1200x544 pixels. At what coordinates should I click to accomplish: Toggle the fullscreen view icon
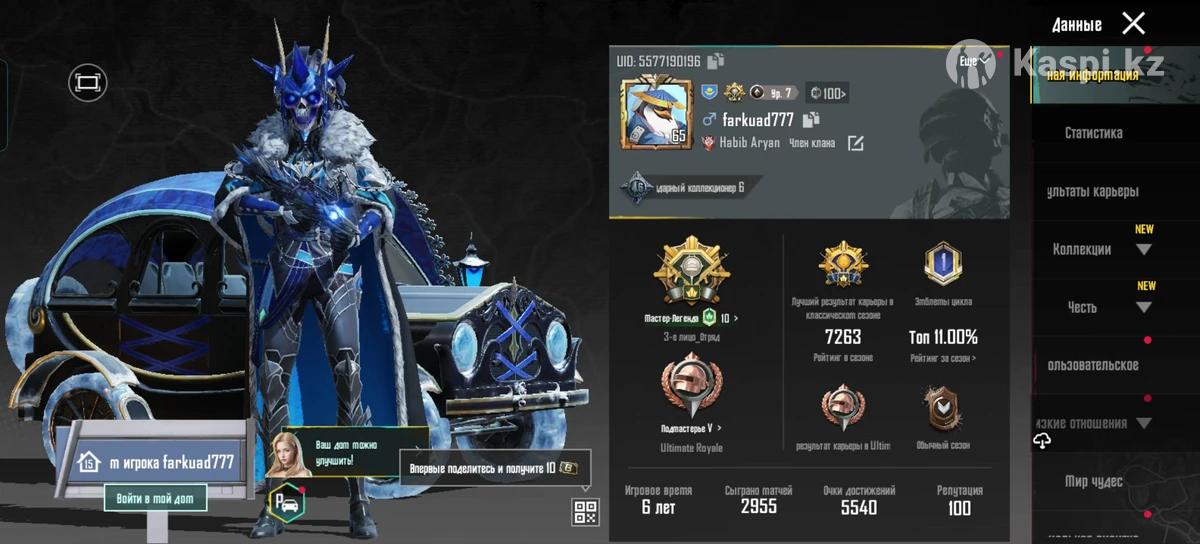click(87, 82)
